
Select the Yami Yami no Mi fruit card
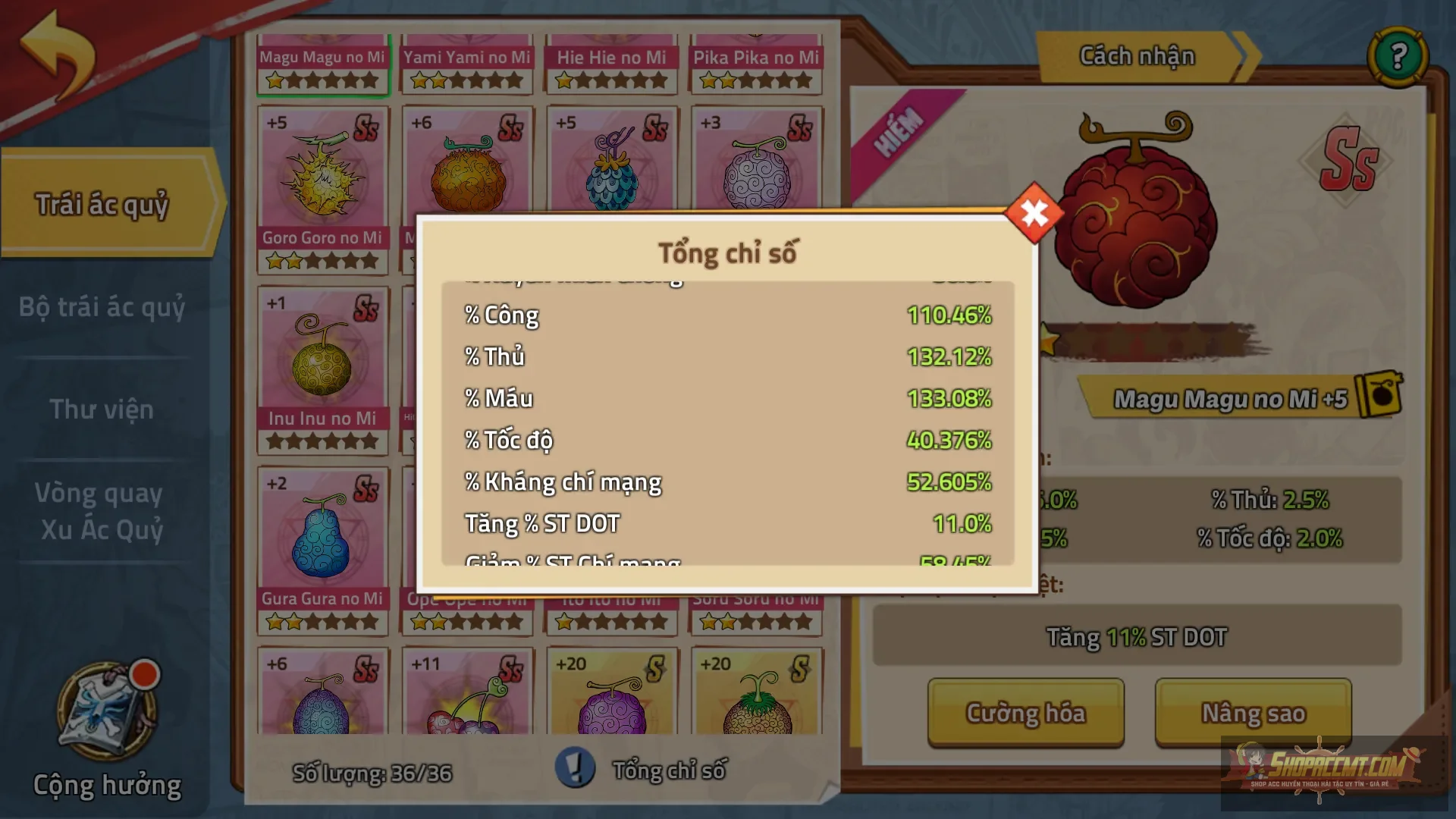click(x=468, y=57)
